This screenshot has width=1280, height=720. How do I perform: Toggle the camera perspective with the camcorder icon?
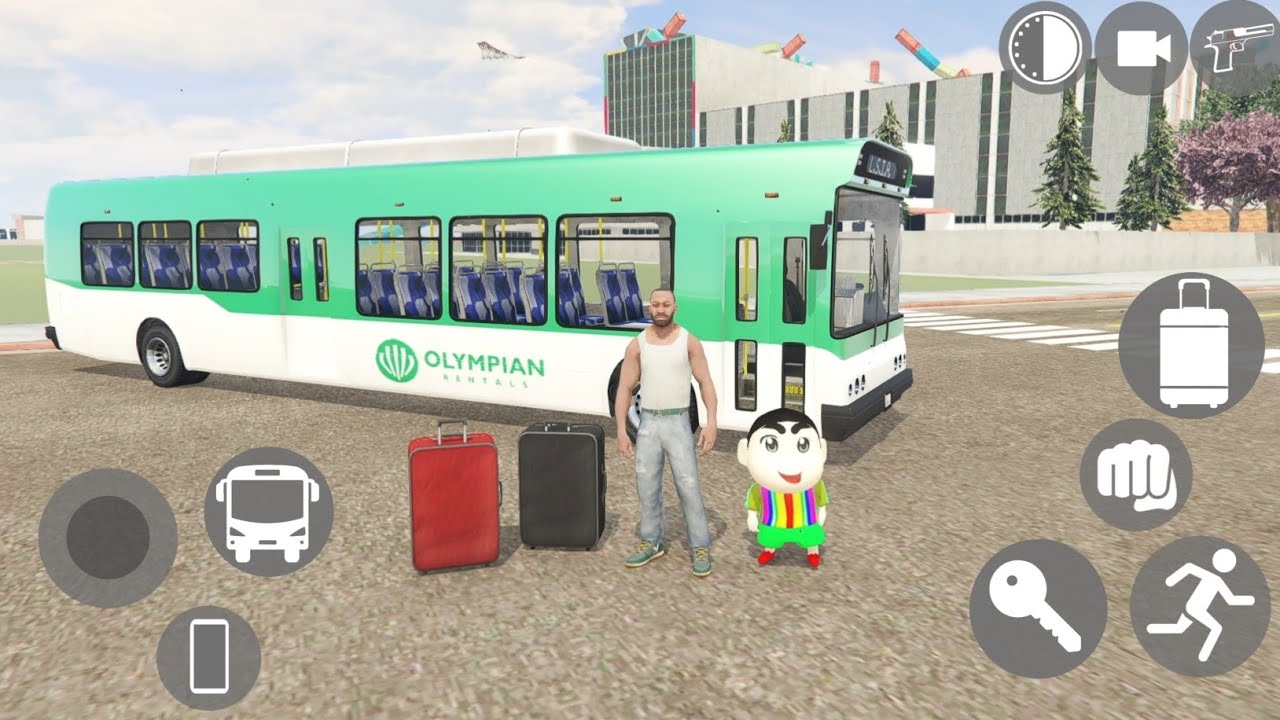[1142, 48]
